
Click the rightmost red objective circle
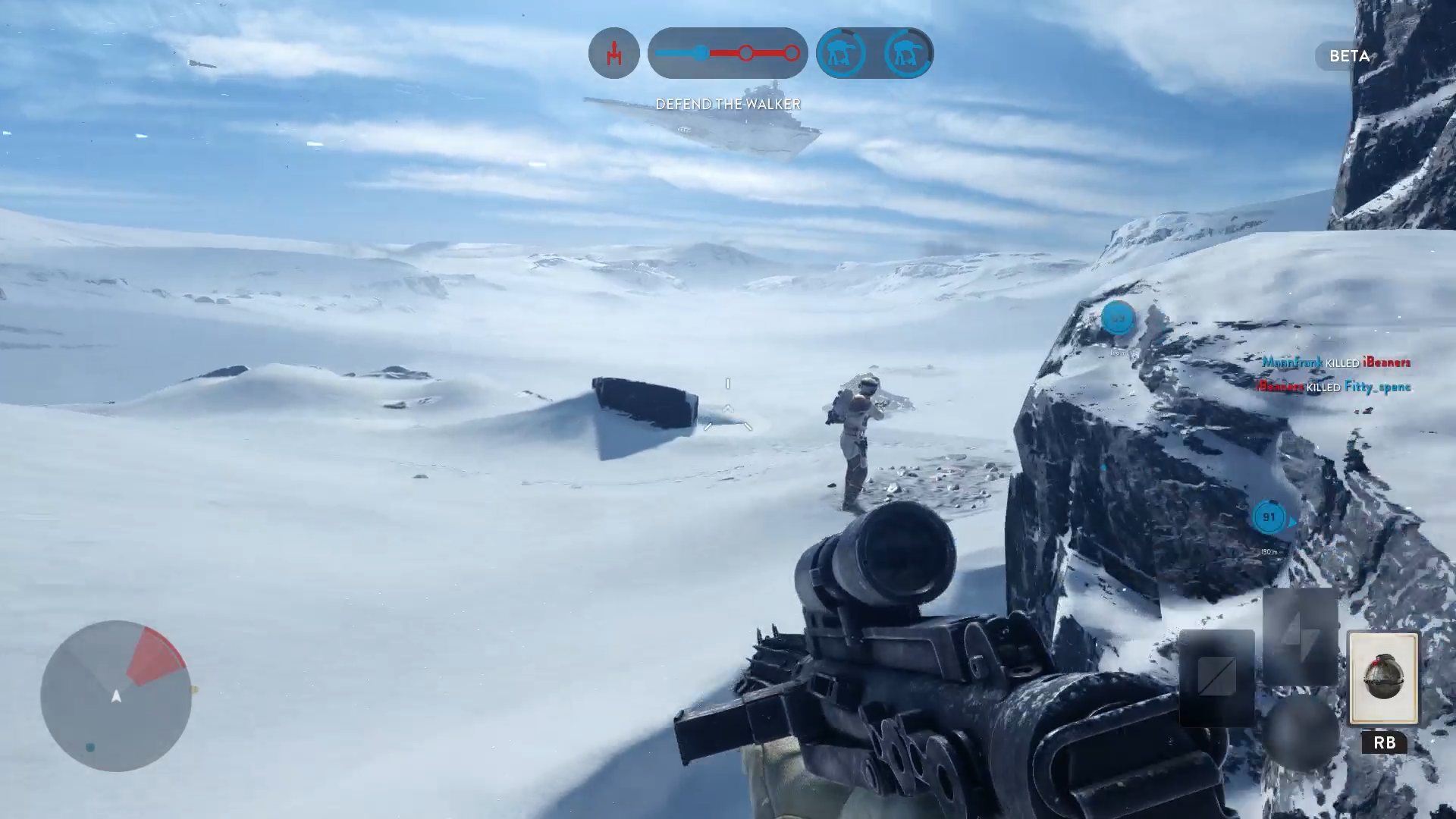[793, 53]
